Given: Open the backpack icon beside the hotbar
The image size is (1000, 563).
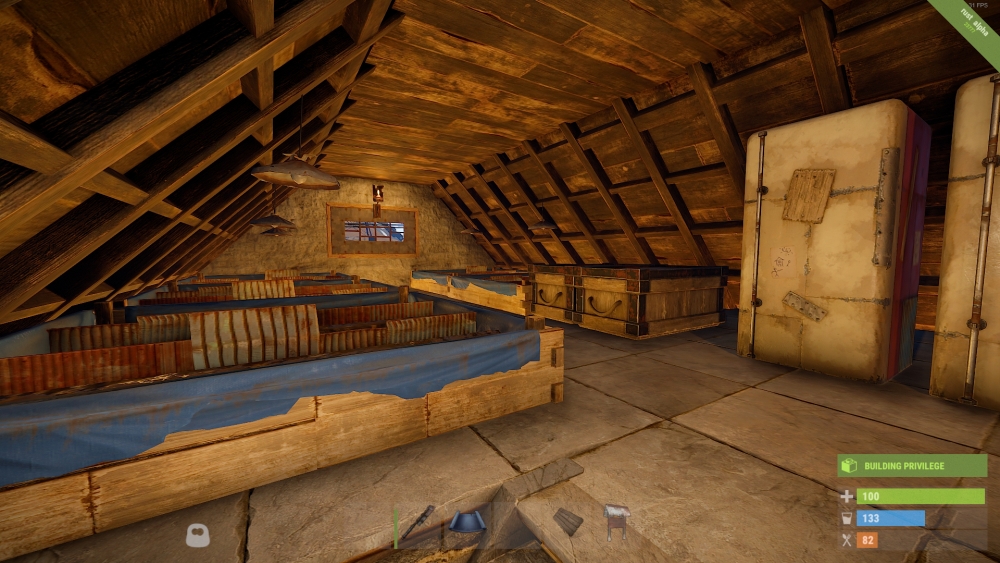Looking at the screenshot, I should click(x=198, y=536).
